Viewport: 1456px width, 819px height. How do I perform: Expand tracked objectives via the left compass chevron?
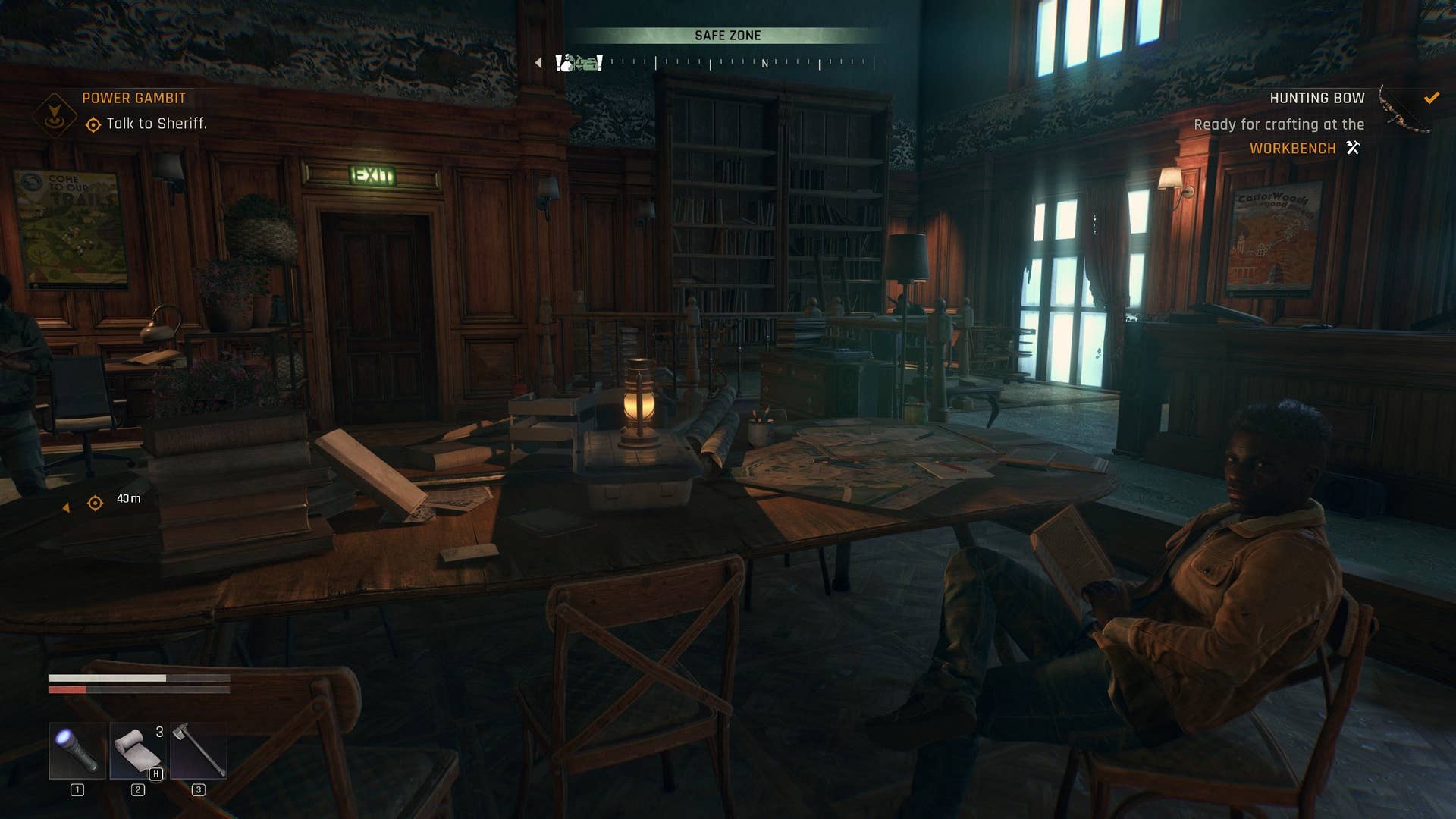538,62
